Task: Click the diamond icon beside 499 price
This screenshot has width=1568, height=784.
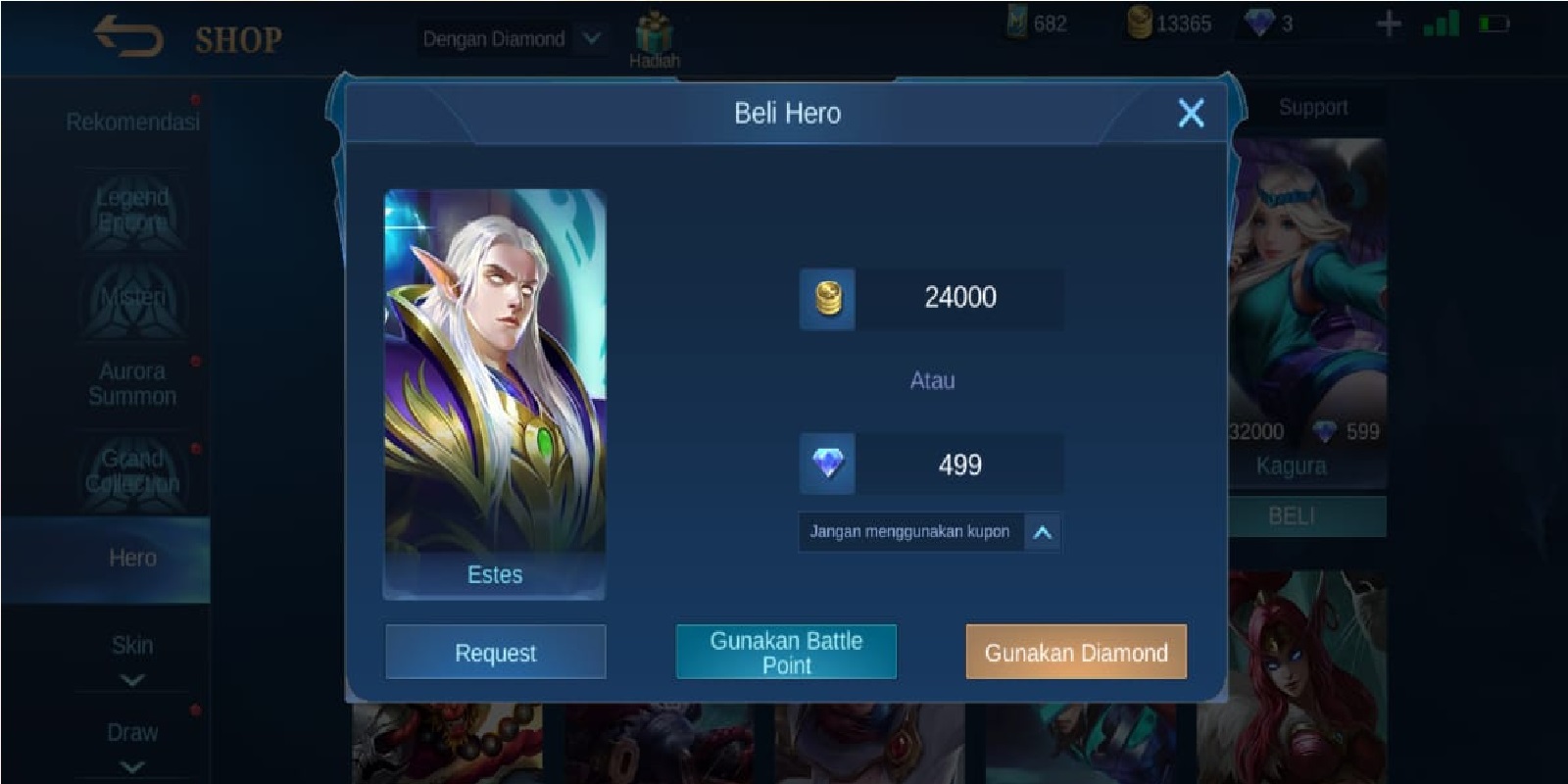Action: coord(827,464)
